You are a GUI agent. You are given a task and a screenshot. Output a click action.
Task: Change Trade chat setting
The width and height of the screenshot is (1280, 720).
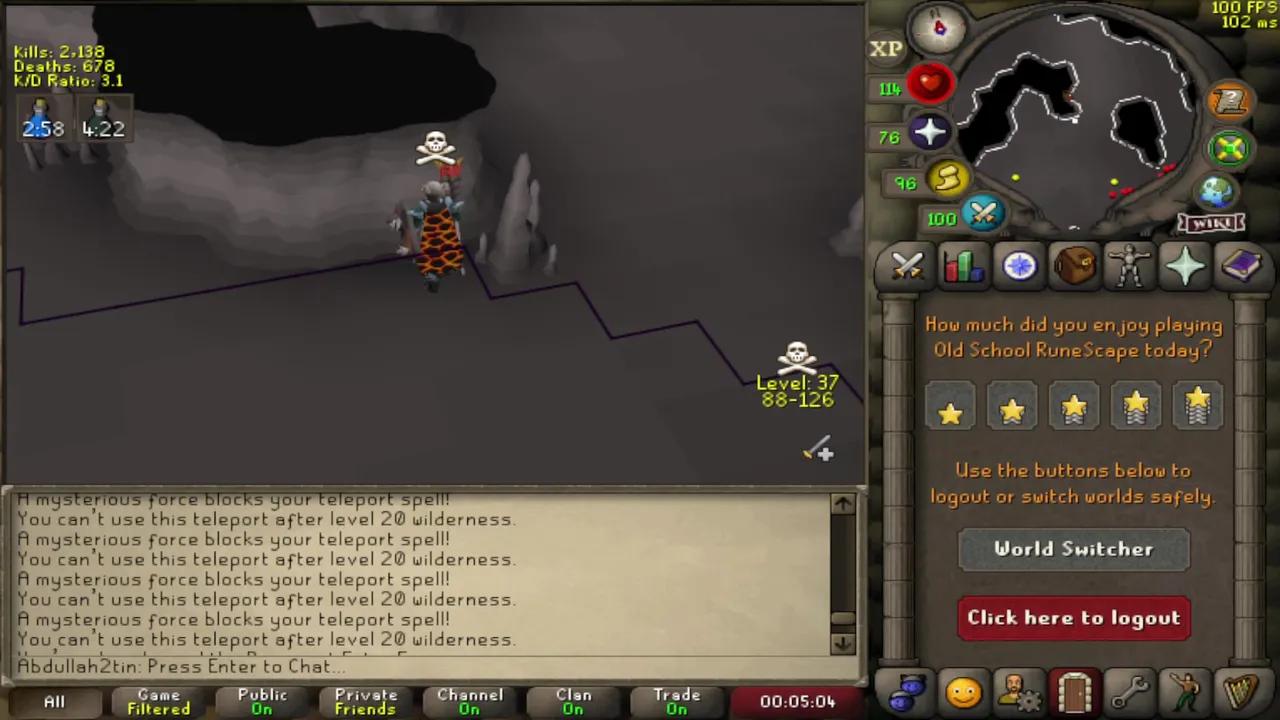tap(676, 701)
